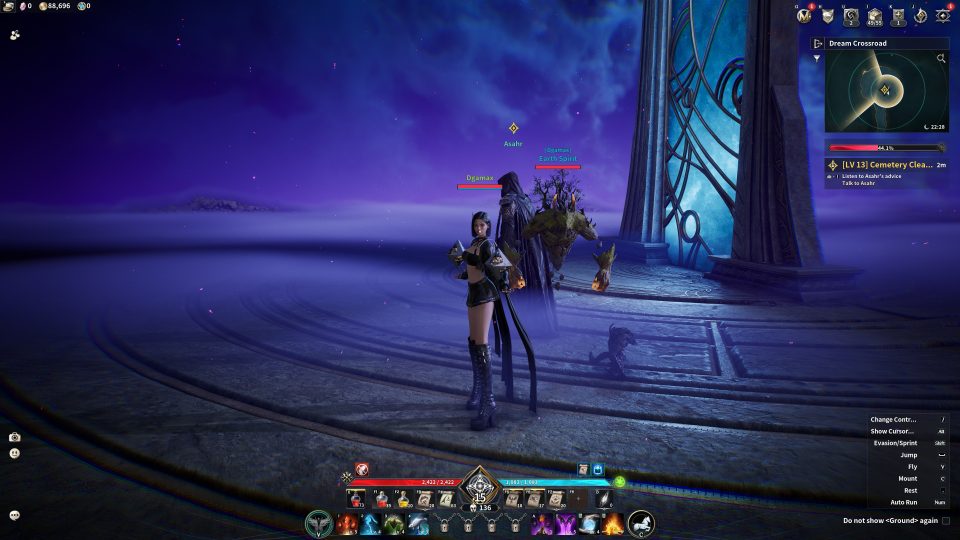Screen dimensions: 960x540
Task: Select the Cemetery Clea... quest tracker entry
Action: (885, 165)
